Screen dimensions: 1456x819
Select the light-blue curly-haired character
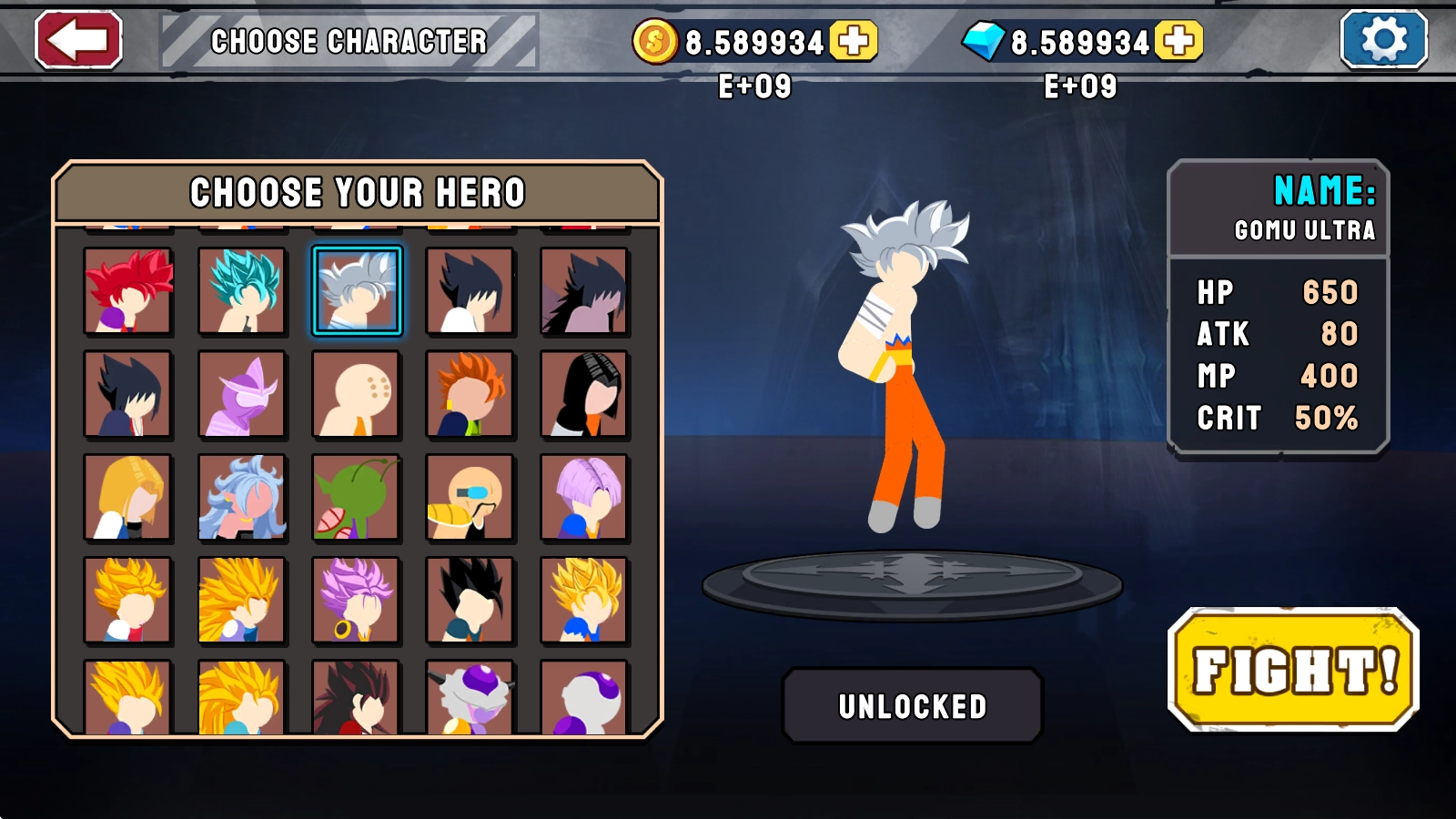click(x=242, y=498)
